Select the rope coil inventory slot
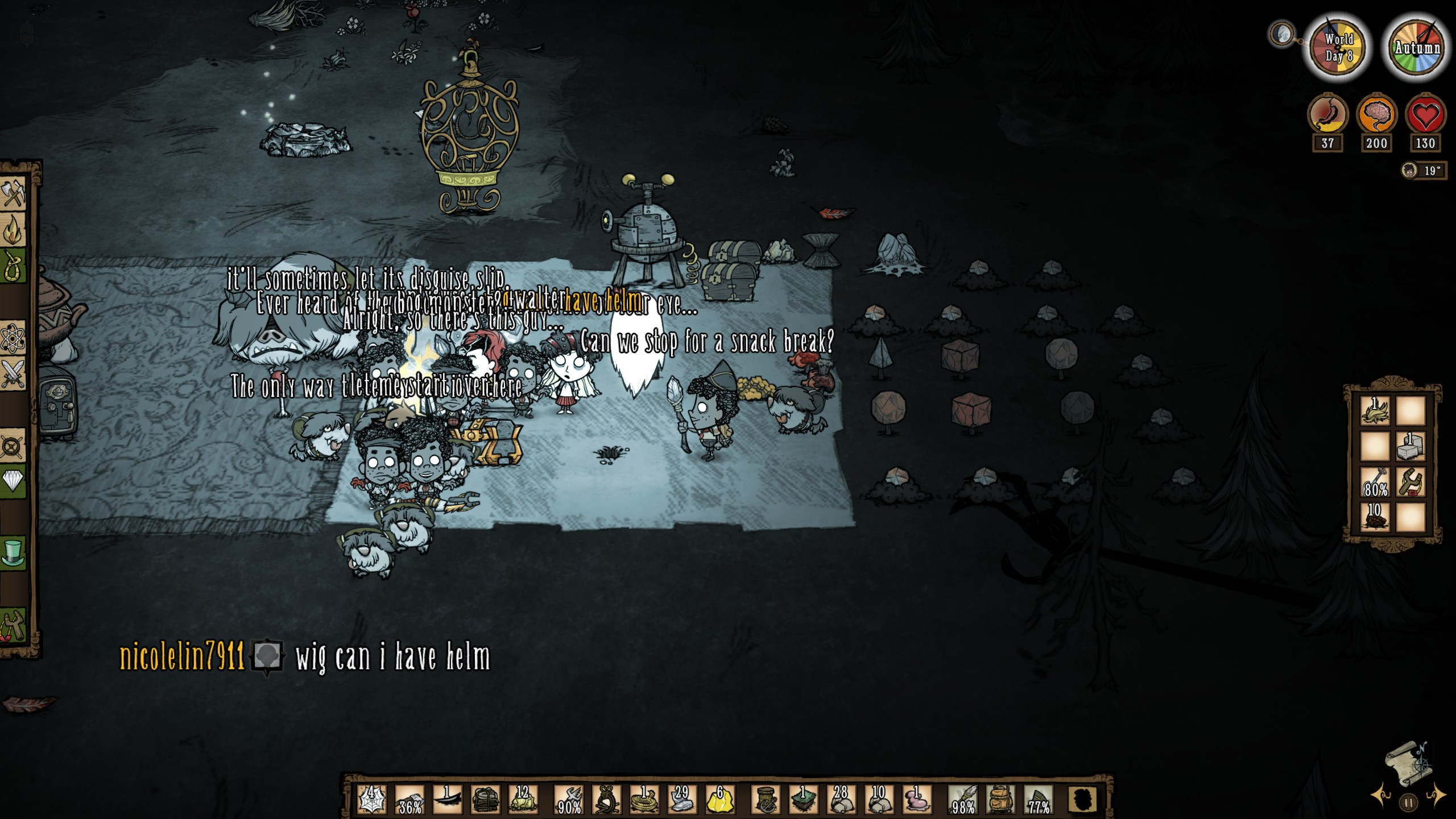The width and height of the screenshot is (1456, 819). click(644, 799)
